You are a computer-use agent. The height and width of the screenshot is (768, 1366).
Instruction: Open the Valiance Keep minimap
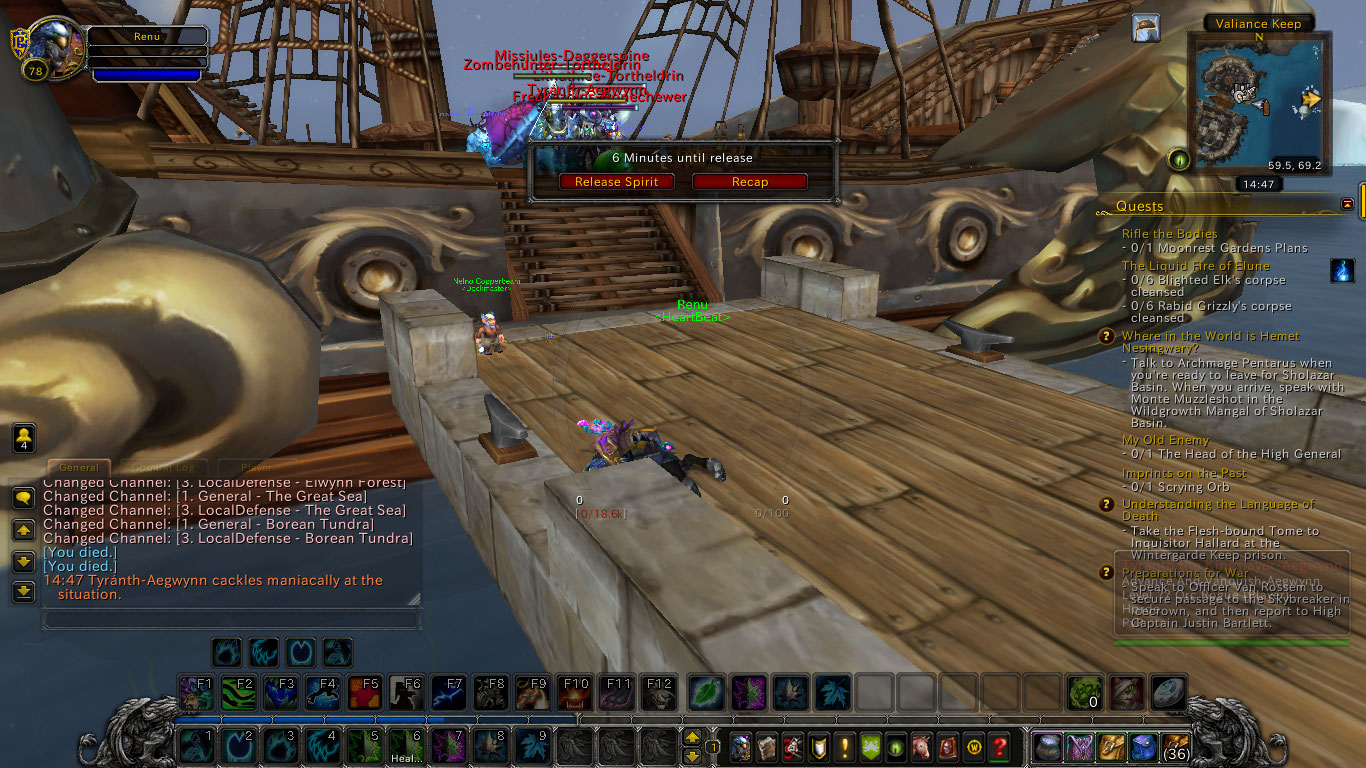click(x=1258, y=100)
